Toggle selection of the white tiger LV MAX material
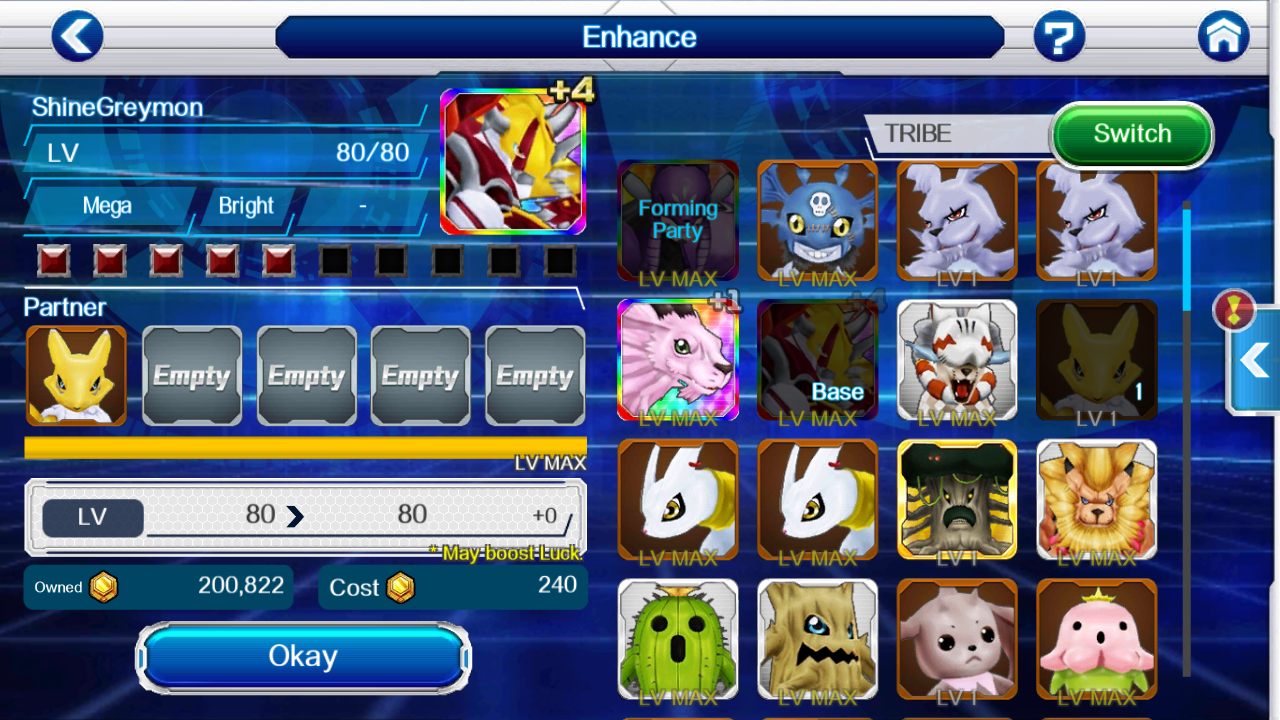This screenshot has width=1280, height=720. coord(957,360)
